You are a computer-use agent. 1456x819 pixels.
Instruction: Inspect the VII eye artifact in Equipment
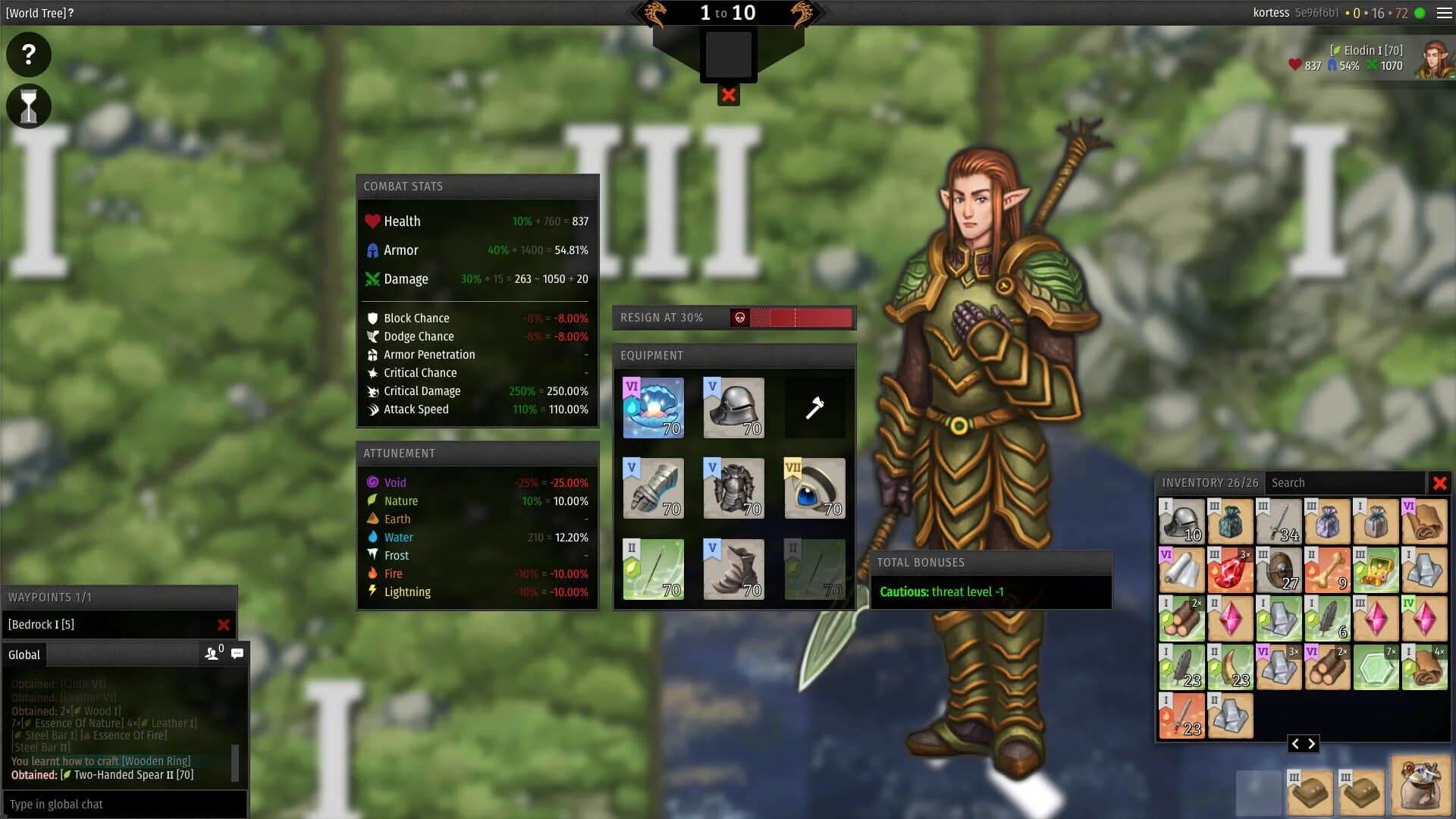[x=814, y=488]
